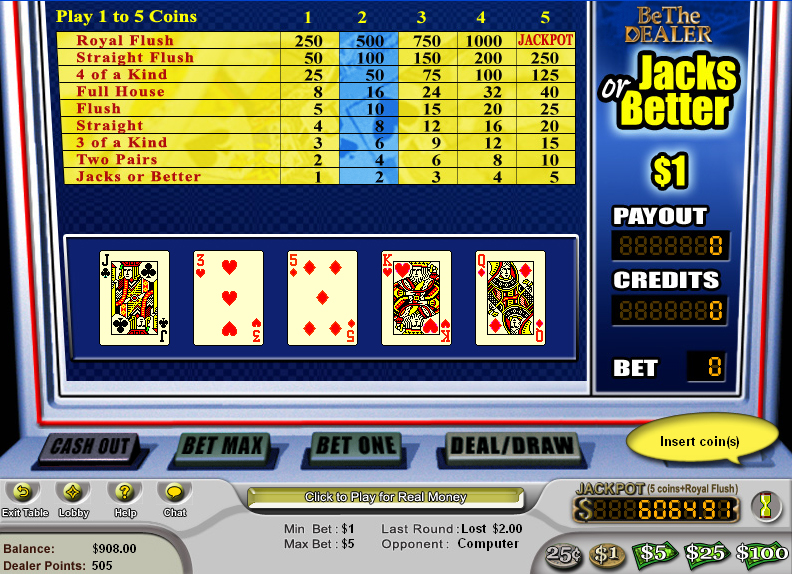Hit the DEAL/DRAW button

coord(511,446)
